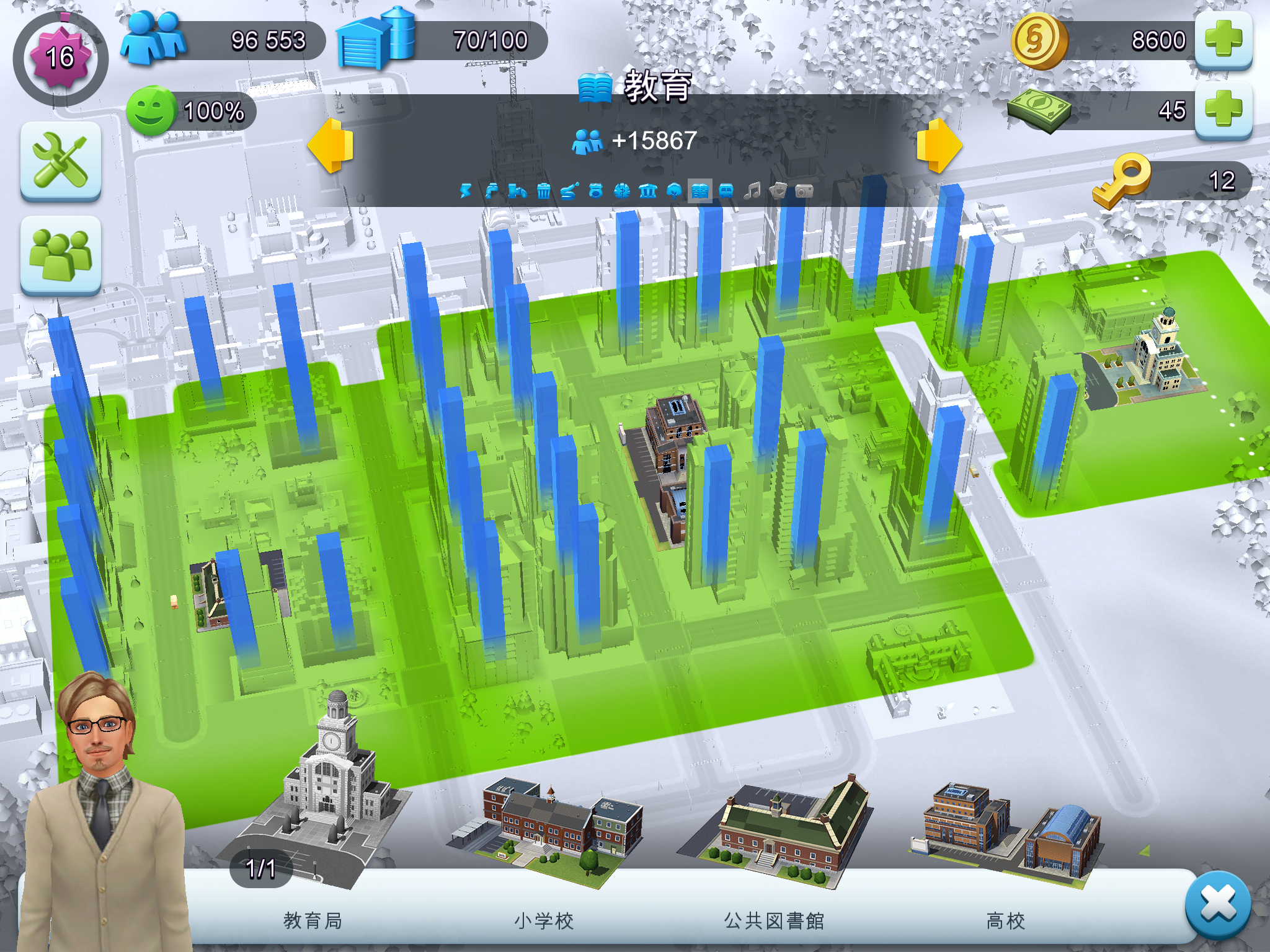Pick the 高校 building
This screenshot has height=952, width=1270.
pyautogui.click(x=1006, y=831)
